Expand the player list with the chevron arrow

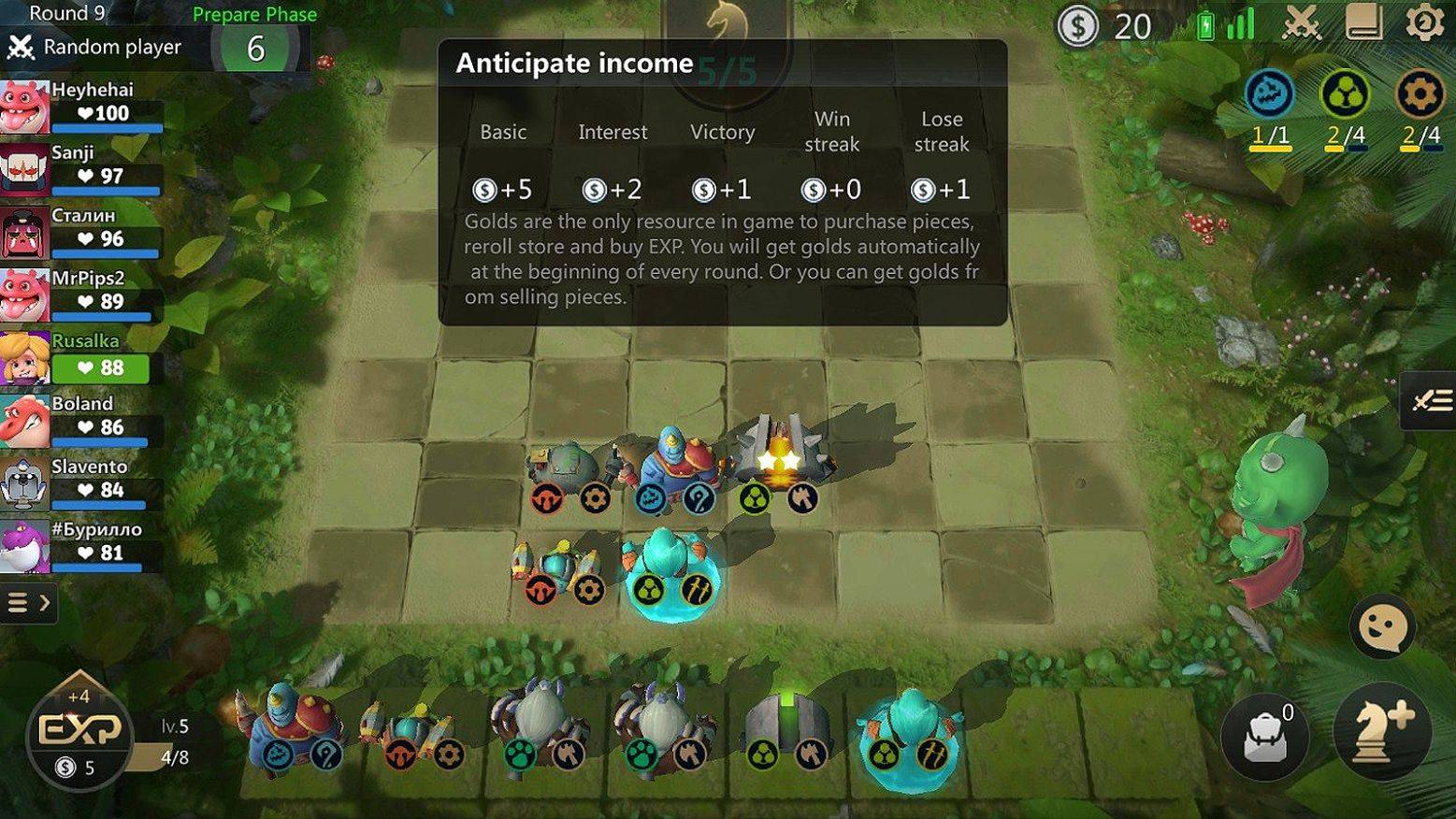pos(45,603)
